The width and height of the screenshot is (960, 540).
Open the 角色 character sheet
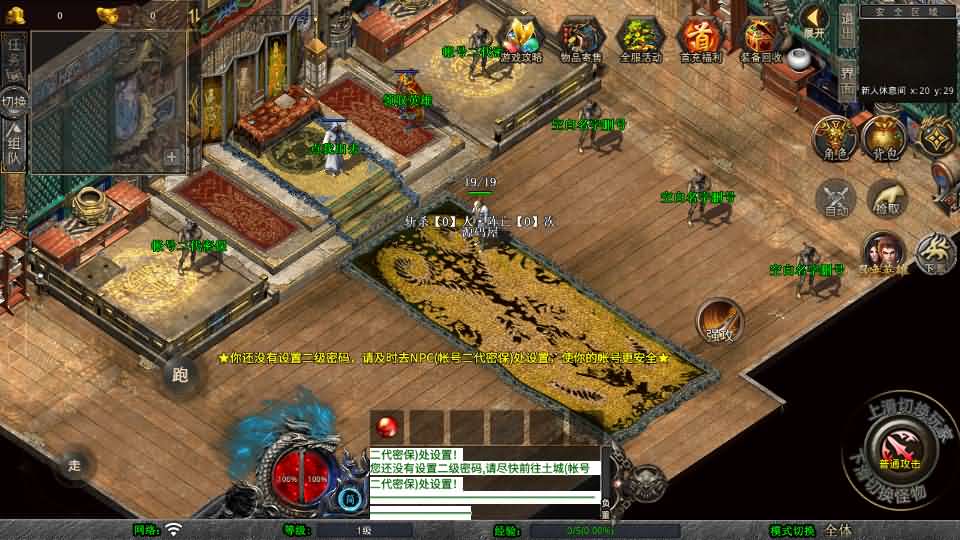coord(833,137)
